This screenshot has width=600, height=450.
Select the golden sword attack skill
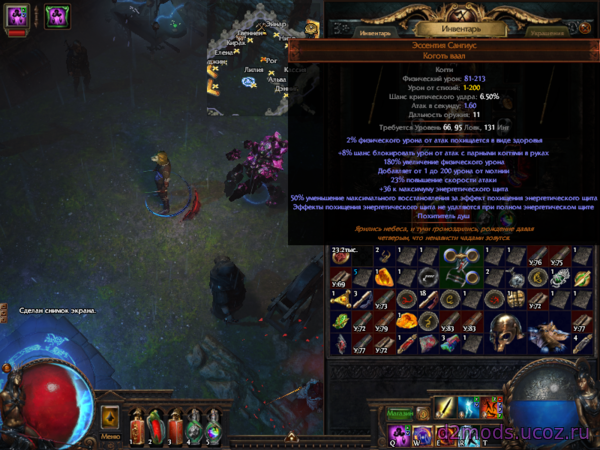[446, 407]
